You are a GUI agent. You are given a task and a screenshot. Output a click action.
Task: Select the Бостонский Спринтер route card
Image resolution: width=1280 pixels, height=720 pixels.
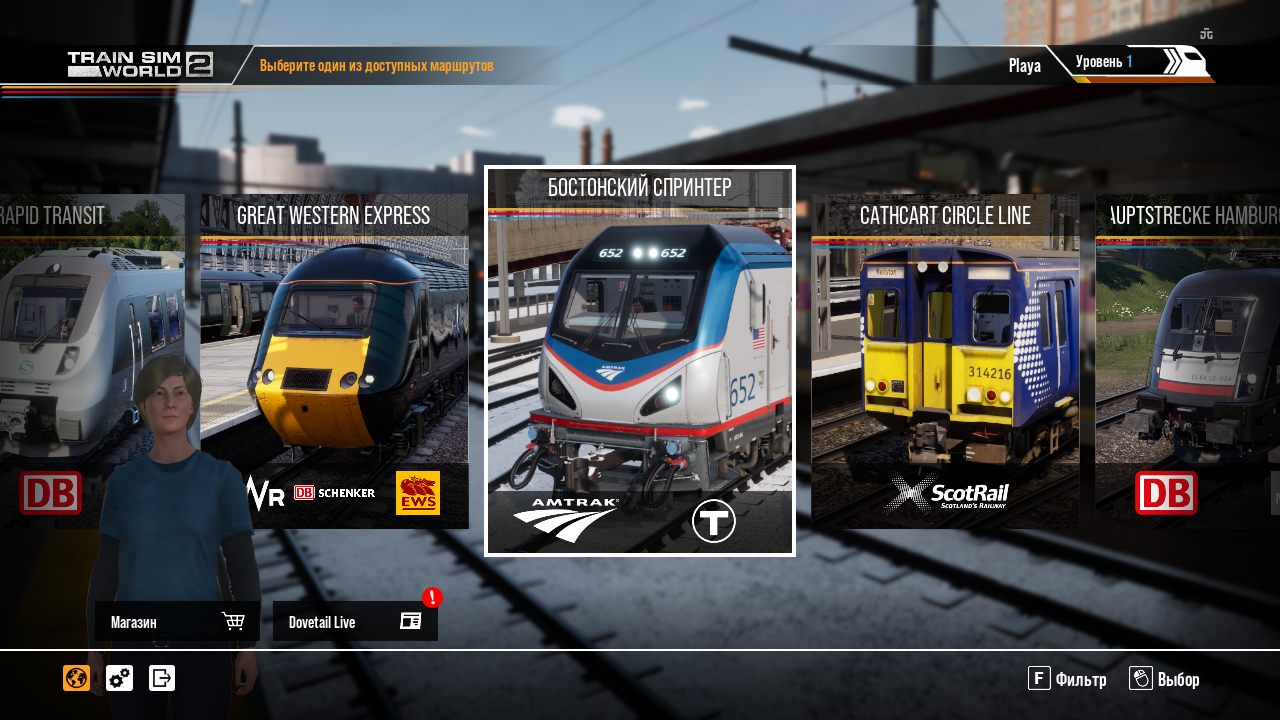[640, 360]
